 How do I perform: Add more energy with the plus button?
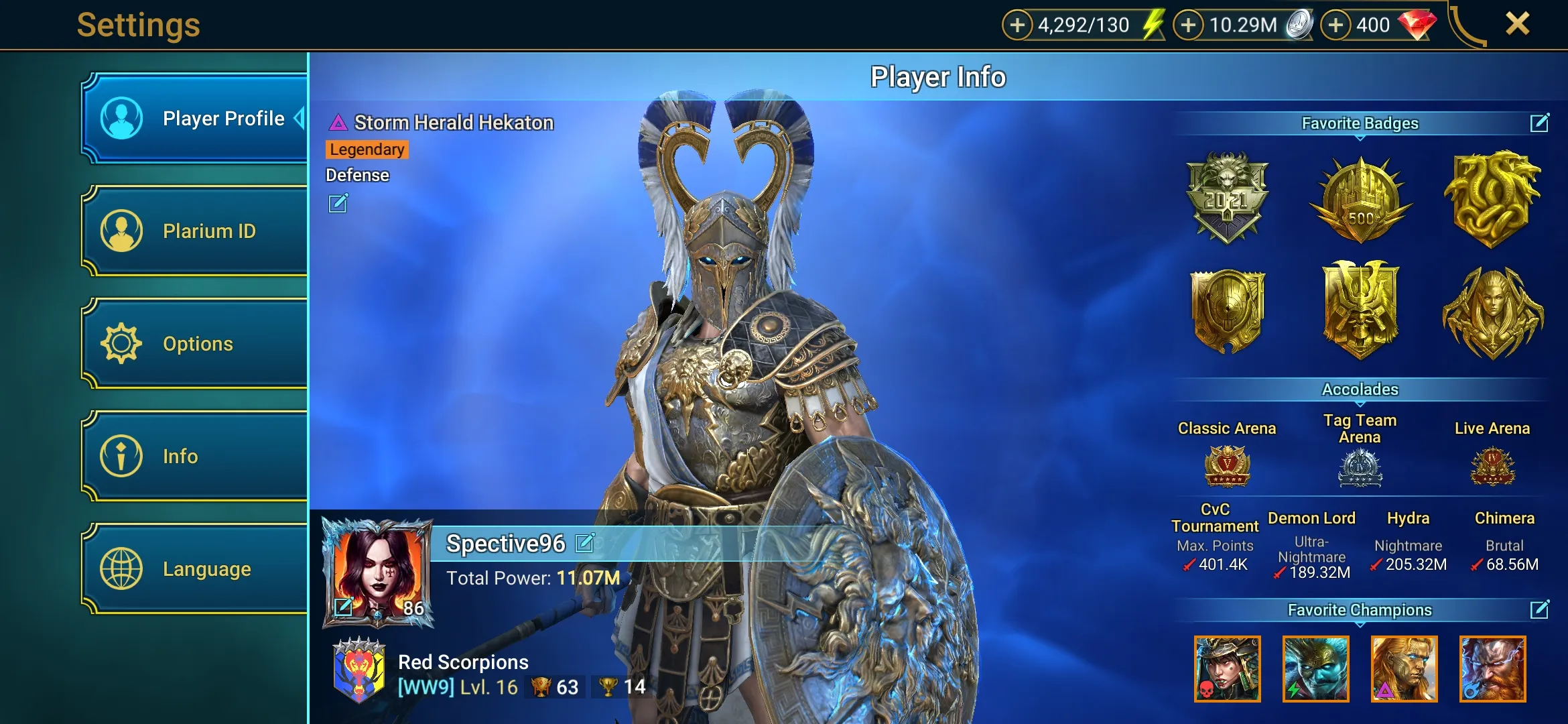coord(1017,25)
